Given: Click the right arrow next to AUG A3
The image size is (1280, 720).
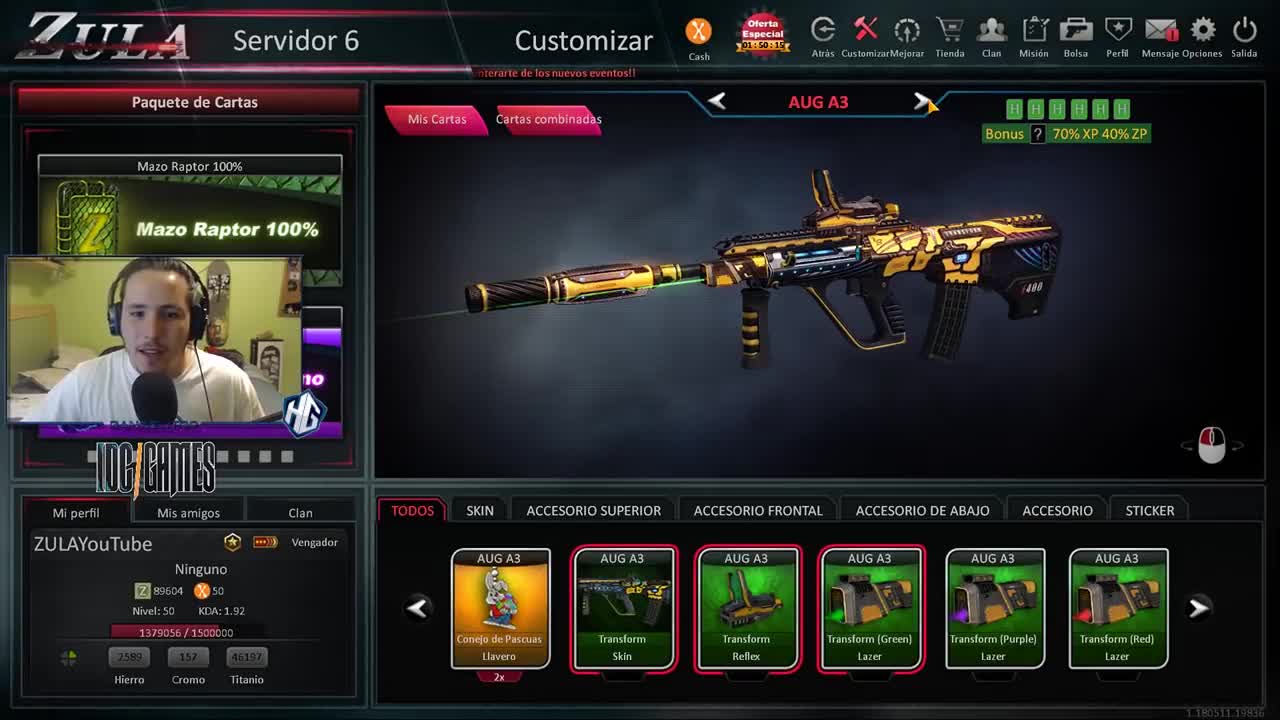Looking at the screenshot, I should (922, 101).
